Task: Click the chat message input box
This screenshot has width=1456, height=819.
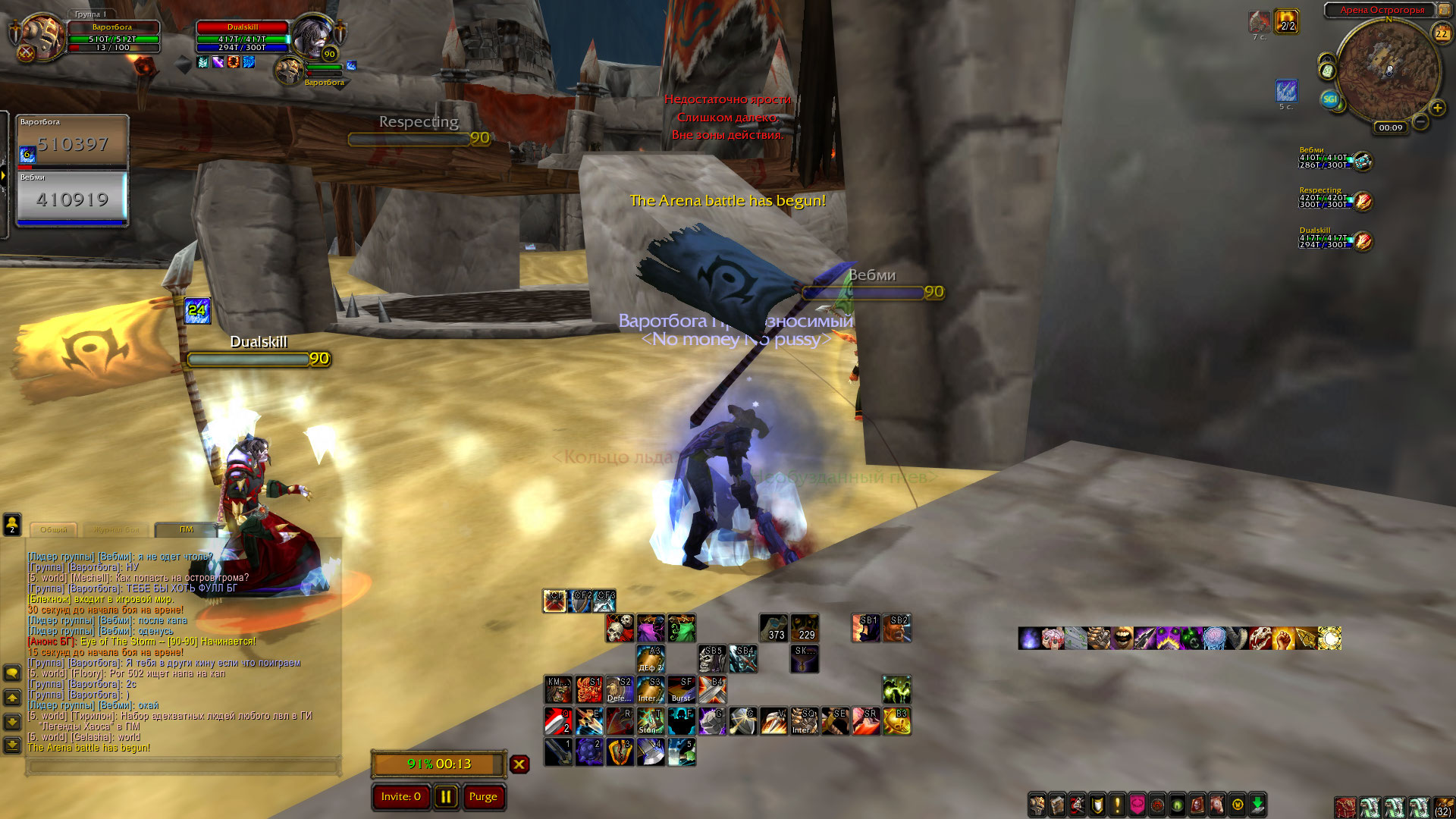Action: 182,767
